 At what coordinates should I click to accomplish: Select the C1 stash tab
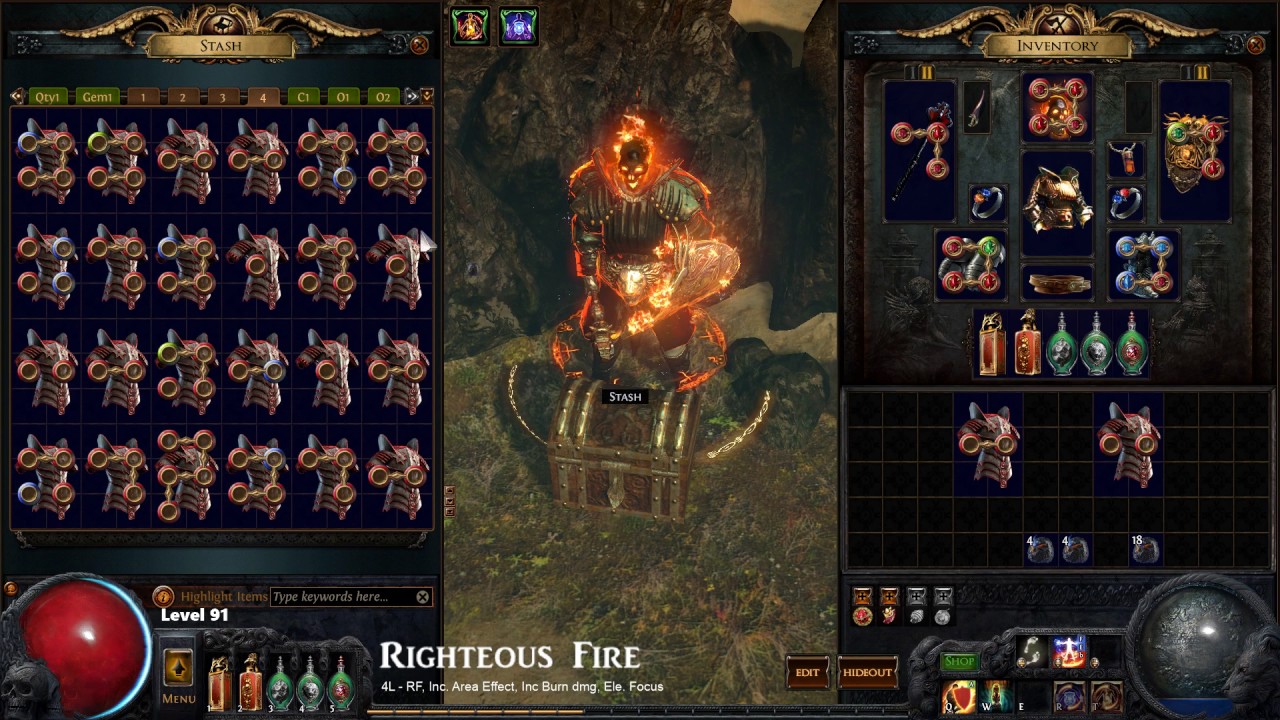[x=303, y=97]
